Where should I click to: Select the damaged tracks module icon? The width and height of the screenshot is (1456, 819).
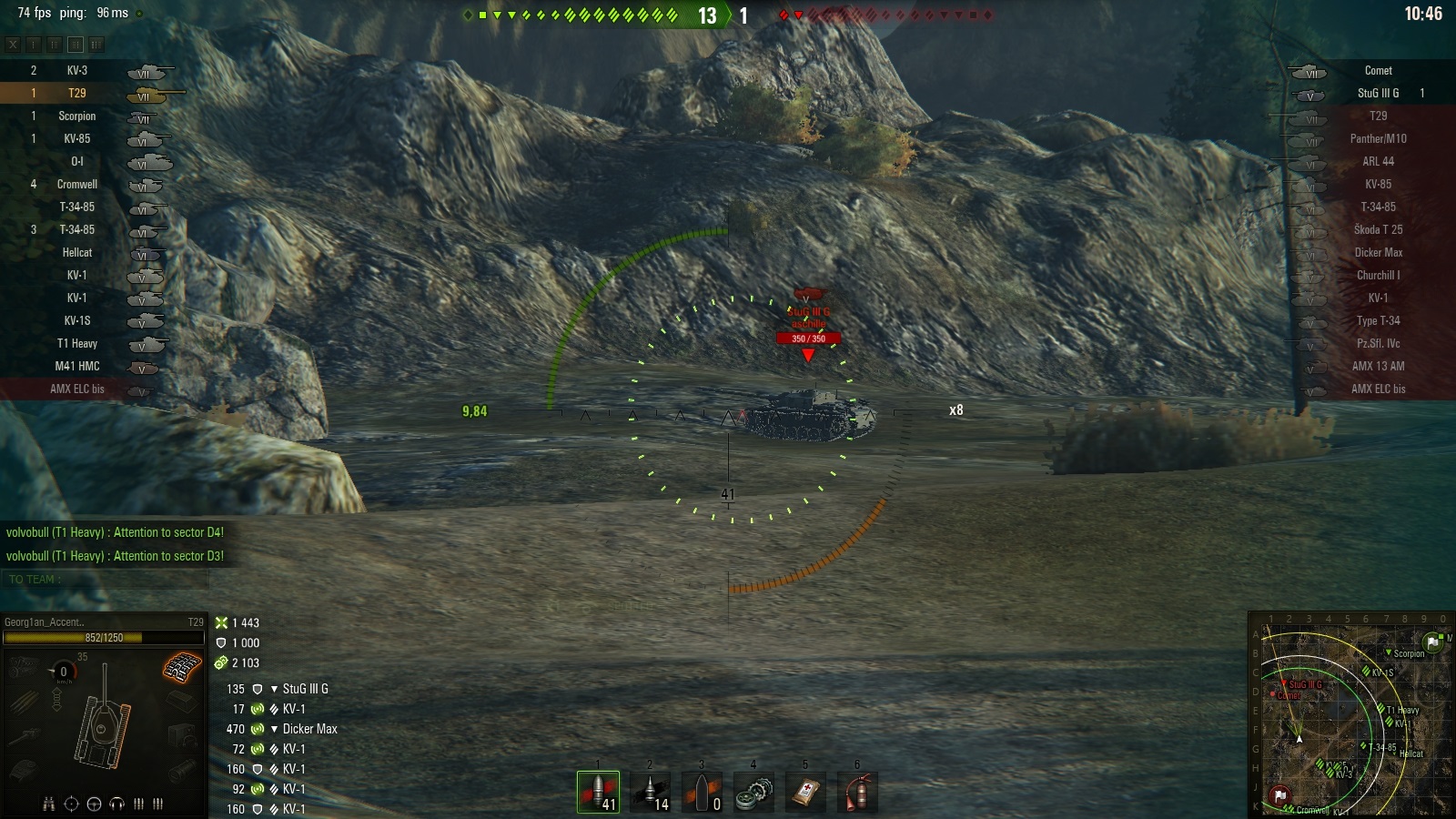pyautogui.click(x=182, y=668)
